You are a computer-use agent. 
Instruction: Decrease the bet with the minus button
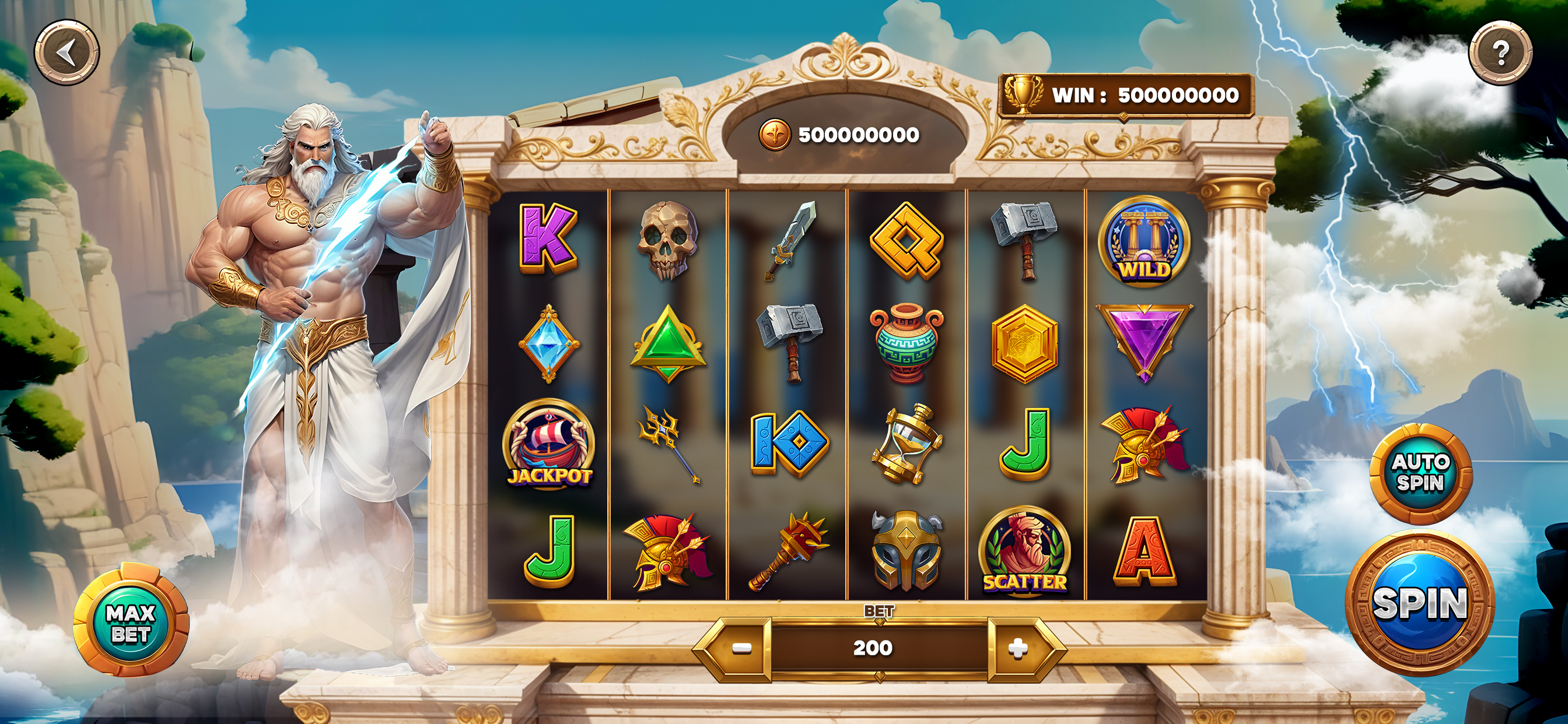(x=741, y=649)
